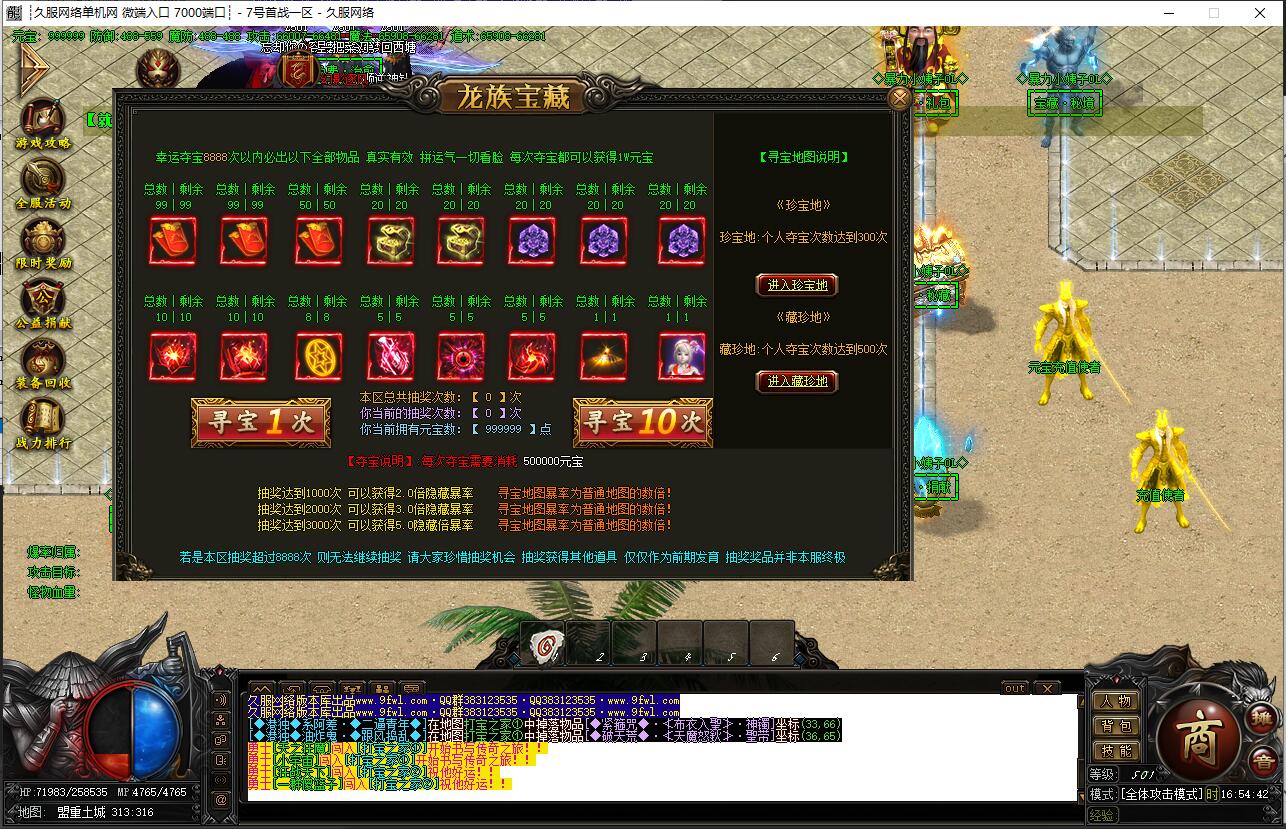Click the 寻宝1次 single draw button

pyautogui.click(x=260, y=423)
